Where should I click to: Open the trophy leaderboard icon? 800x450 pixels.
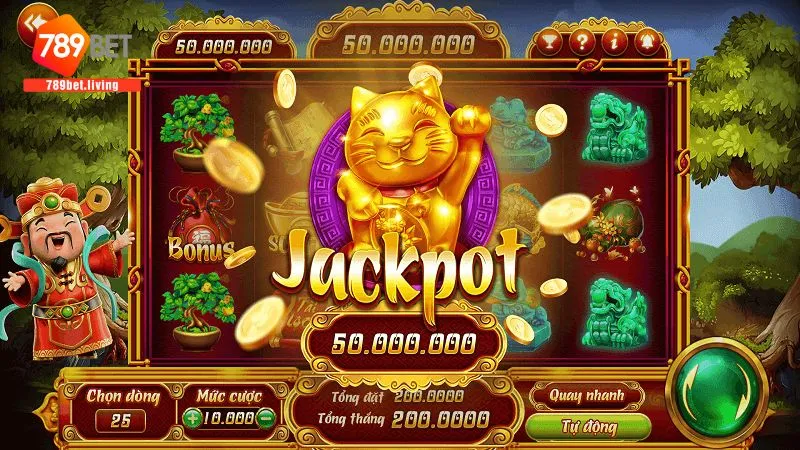pos(548,43)
